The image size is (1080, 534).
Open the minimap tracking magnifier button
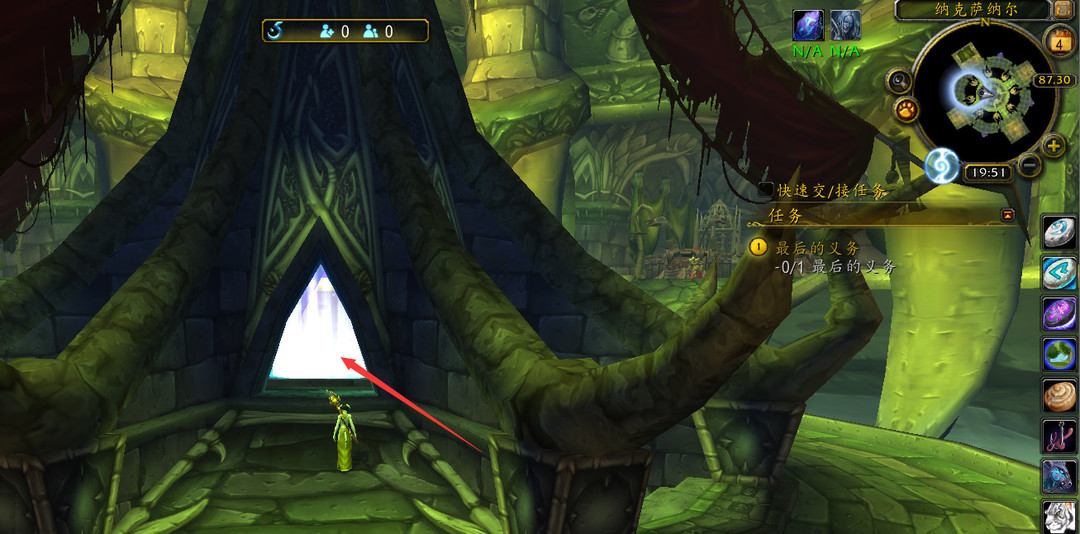[x=899, y=82]
